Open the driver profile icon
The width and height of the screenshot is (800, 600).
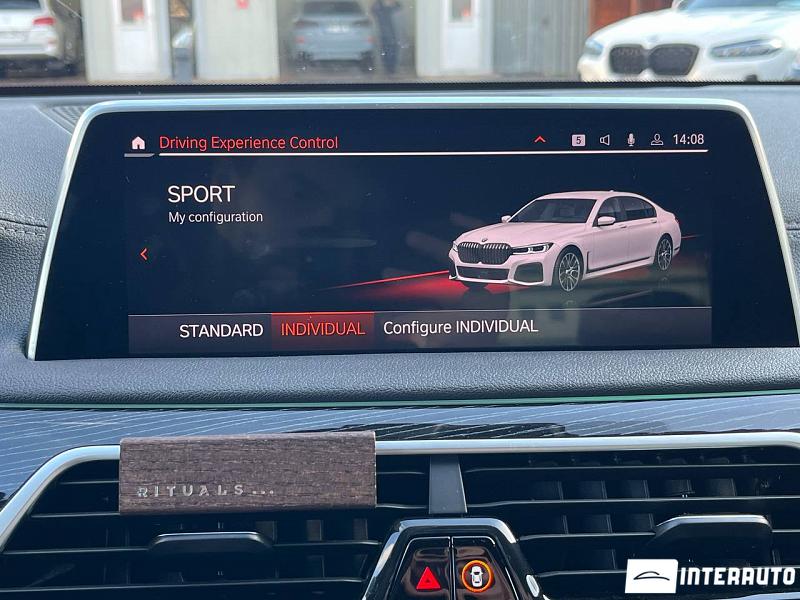(657, 140)
